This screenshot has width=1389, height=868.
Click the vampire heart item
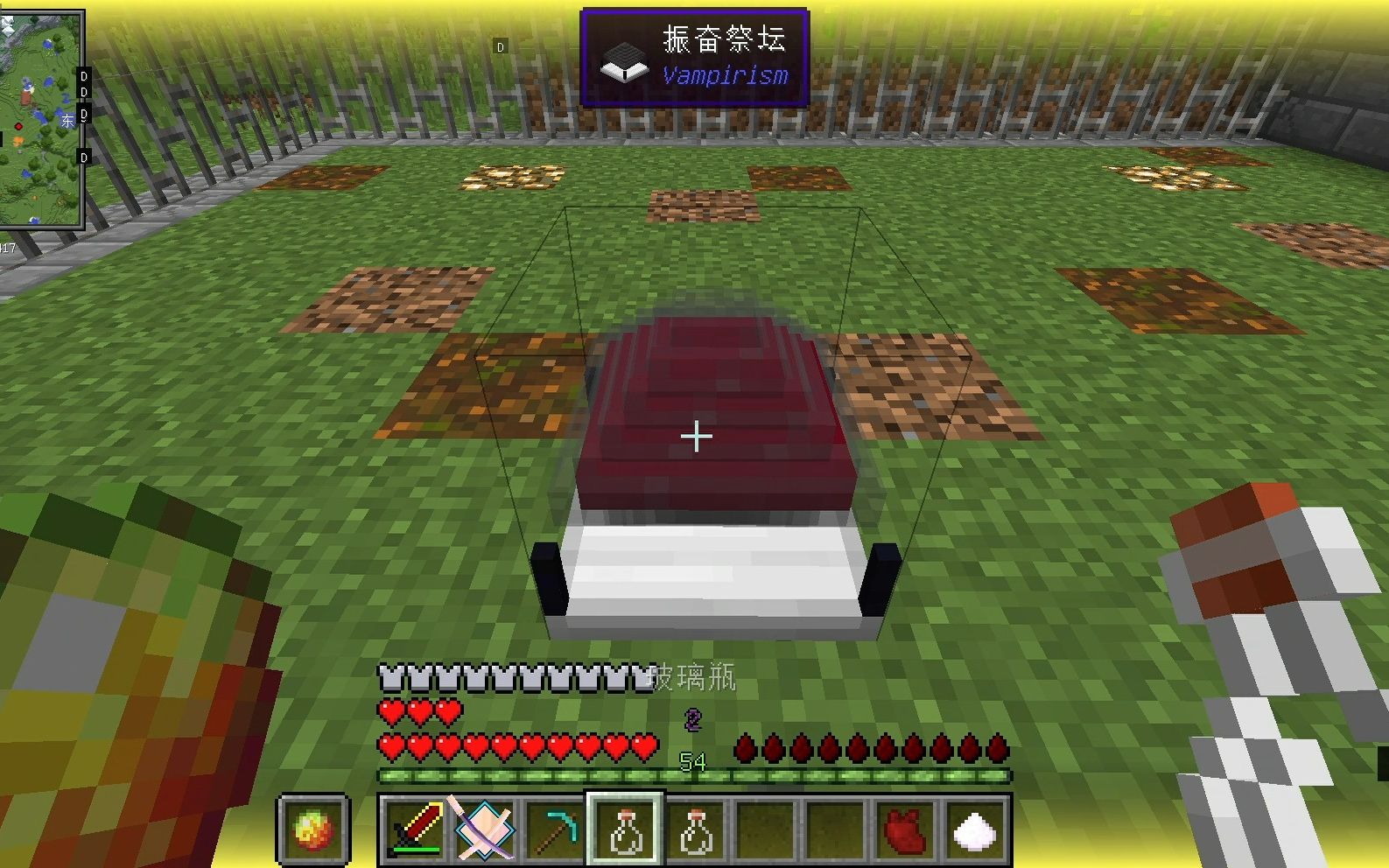click(904, 829)
